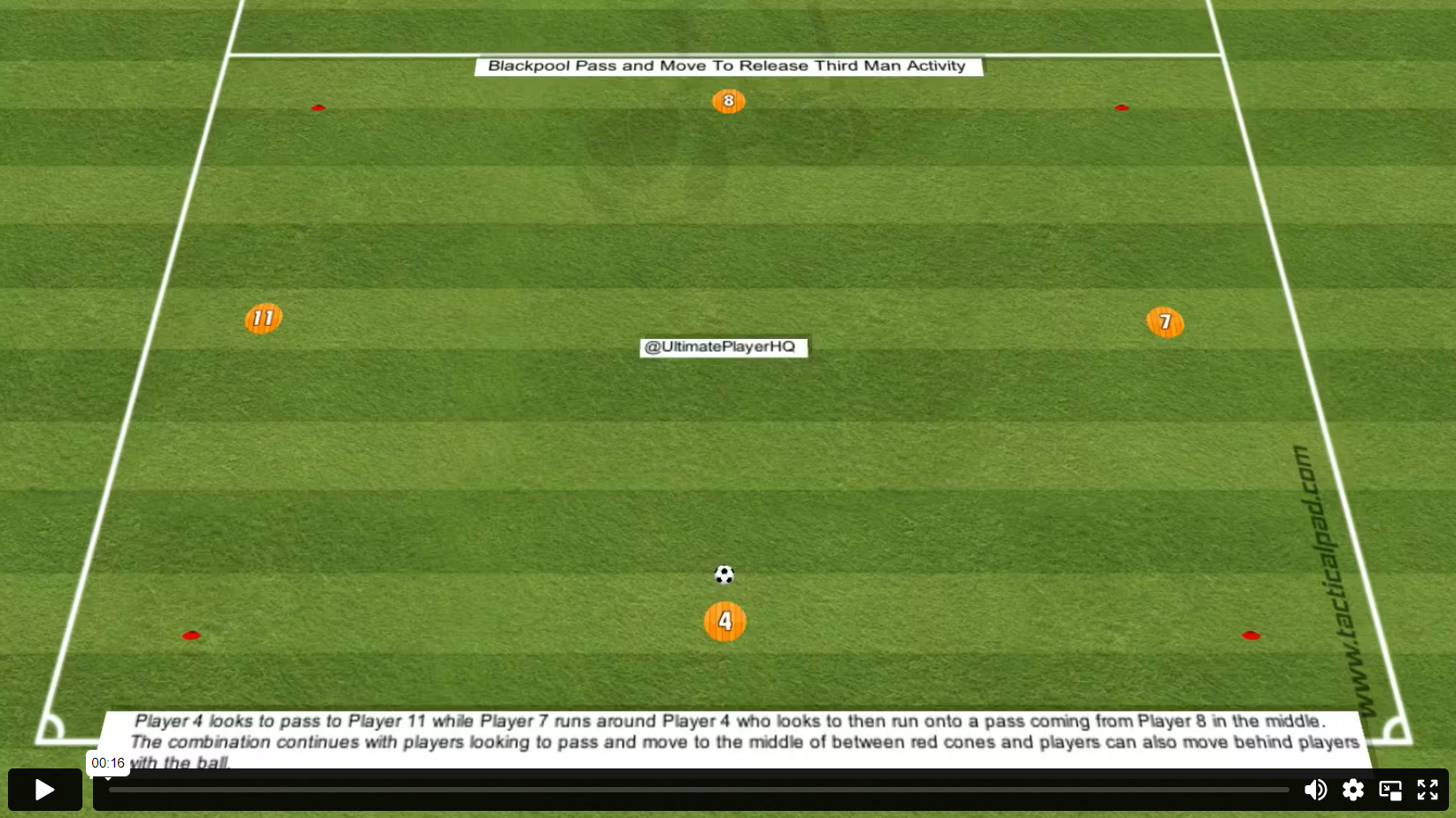1456x818 pixels.
Task: Open the @UltimatePlayerHQ label
Action: [723, 347]
